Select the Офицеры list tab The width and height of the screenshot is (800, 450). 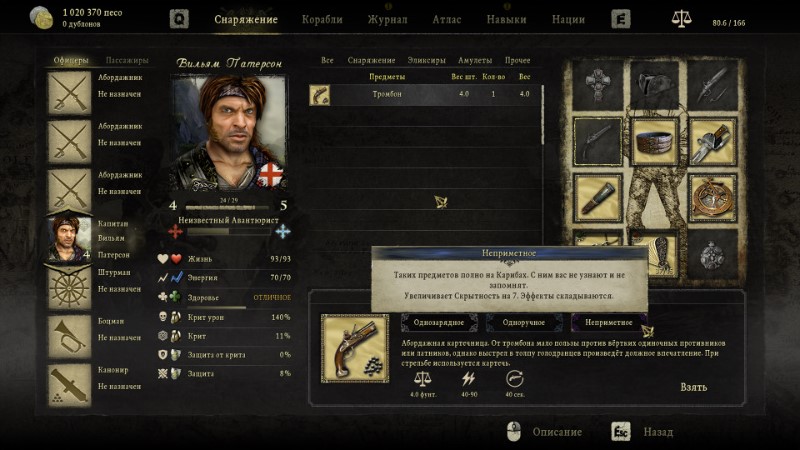(x=71, y=61)
